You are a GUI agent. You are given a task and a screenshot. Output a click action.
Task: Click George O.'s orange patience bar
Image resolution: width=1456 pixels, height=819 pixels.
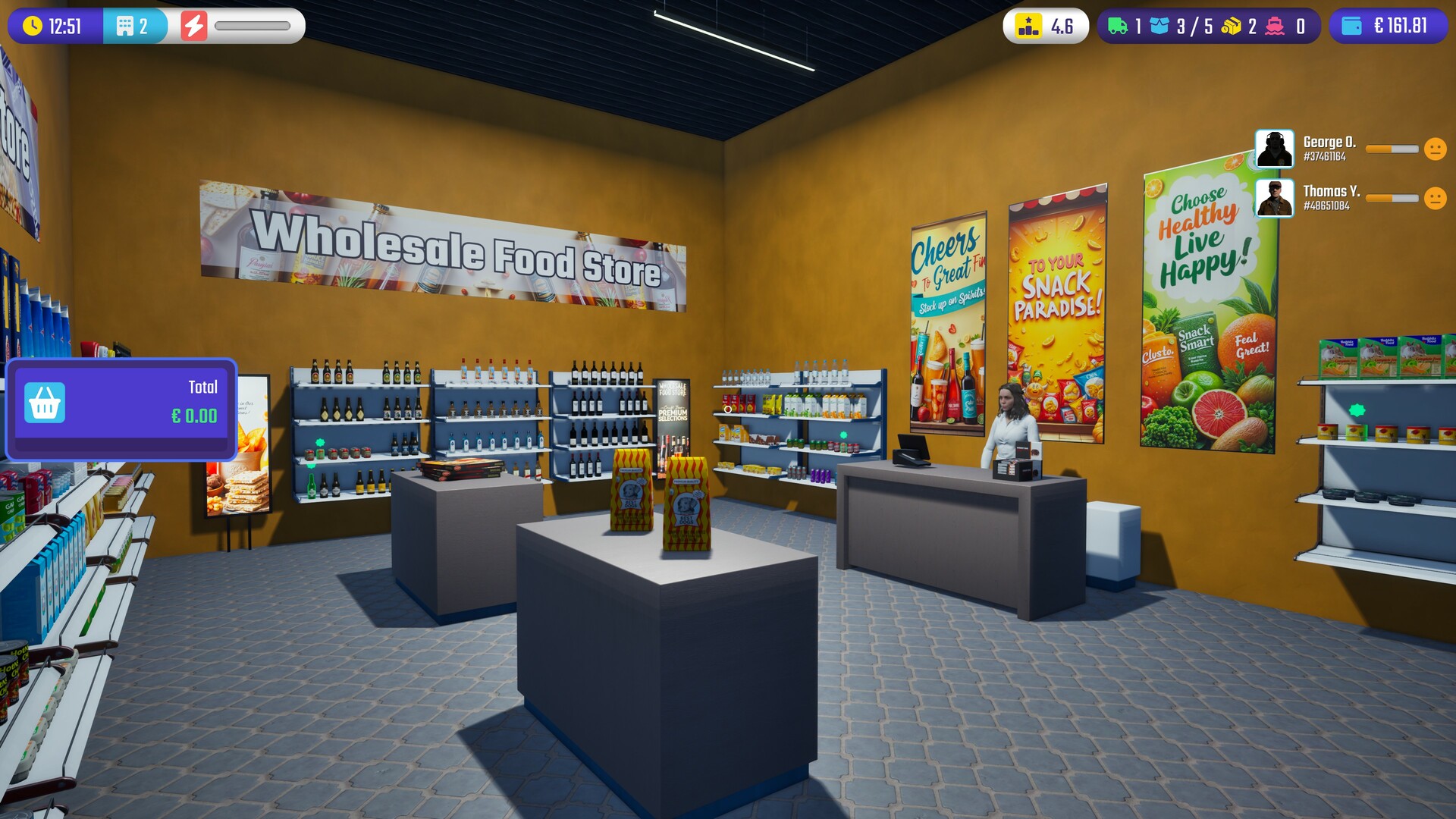tap(1393, 149)
